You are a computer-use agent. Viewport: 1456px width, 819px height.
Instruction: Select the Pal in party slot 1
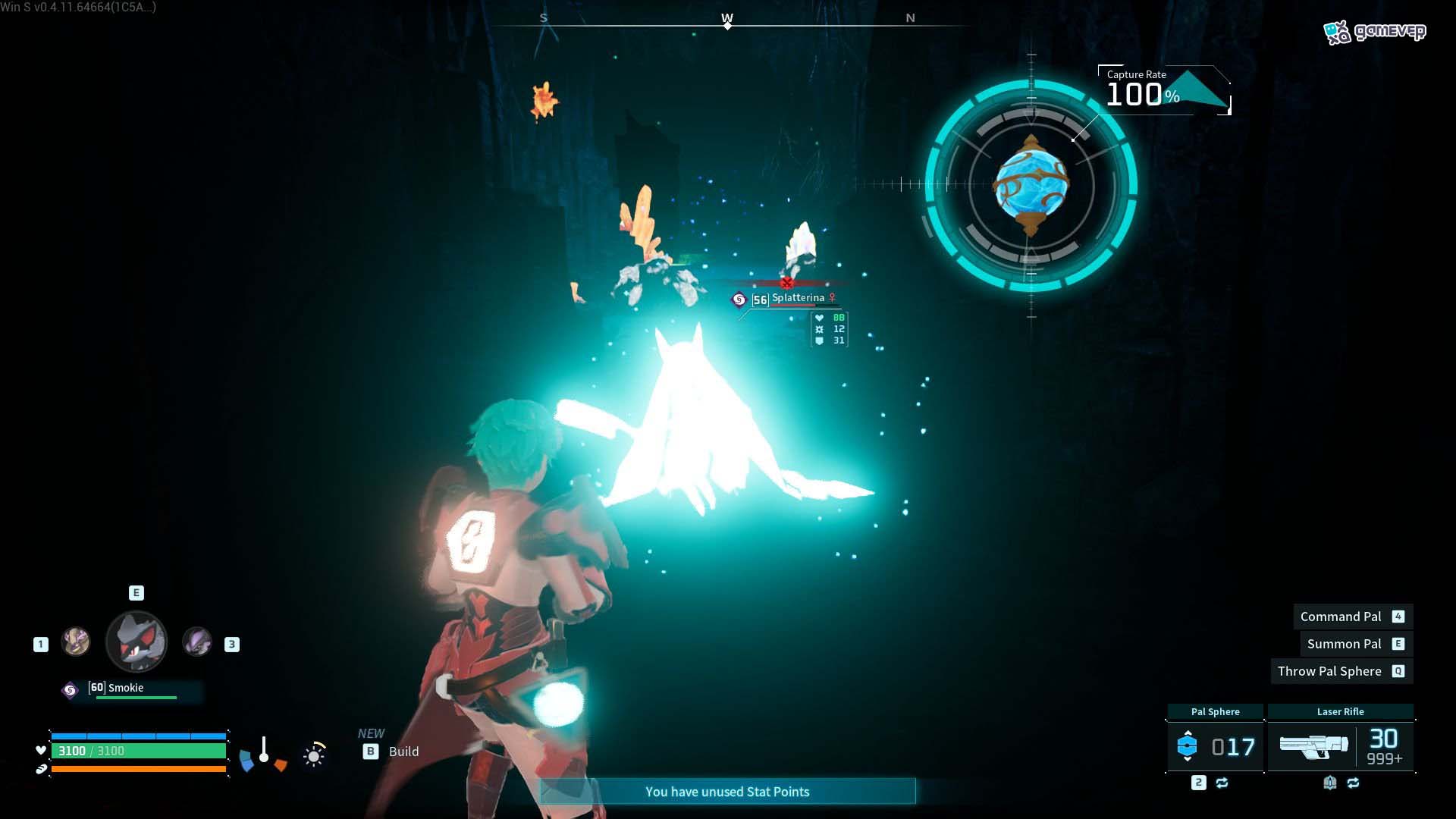76,642
